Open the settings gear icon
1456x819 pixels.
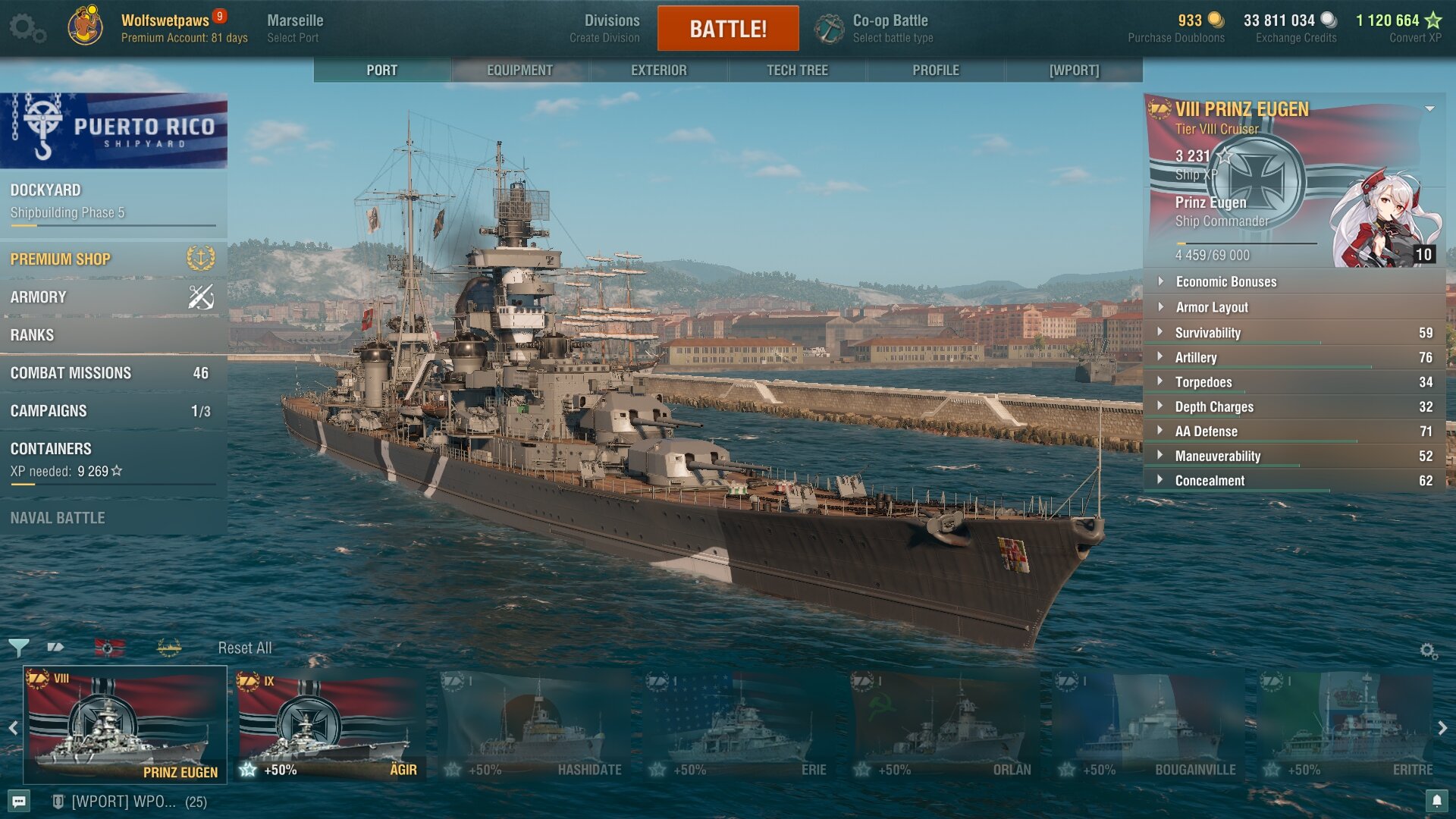[27, 28]
